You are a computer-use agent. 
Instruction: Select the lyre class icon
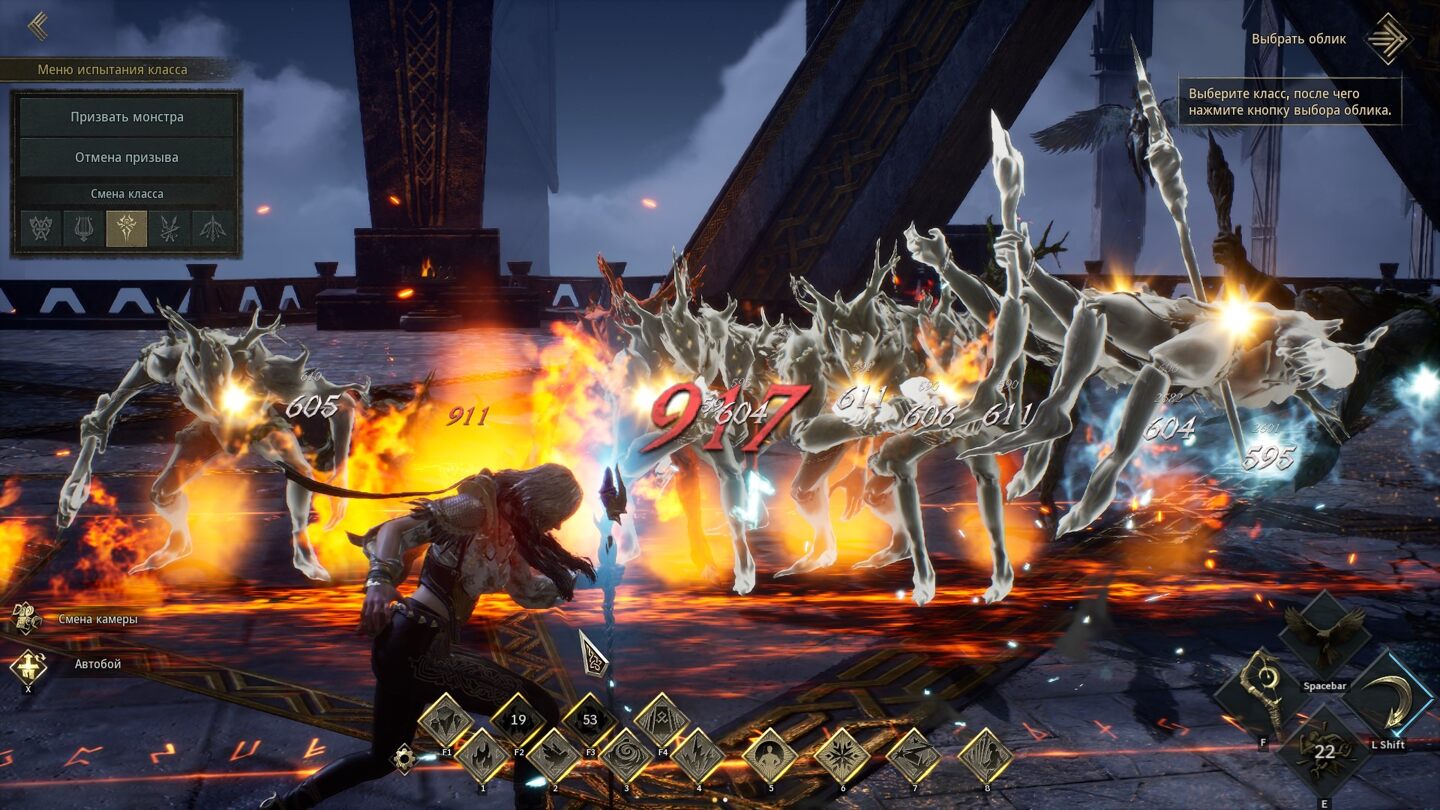[84, 229]
